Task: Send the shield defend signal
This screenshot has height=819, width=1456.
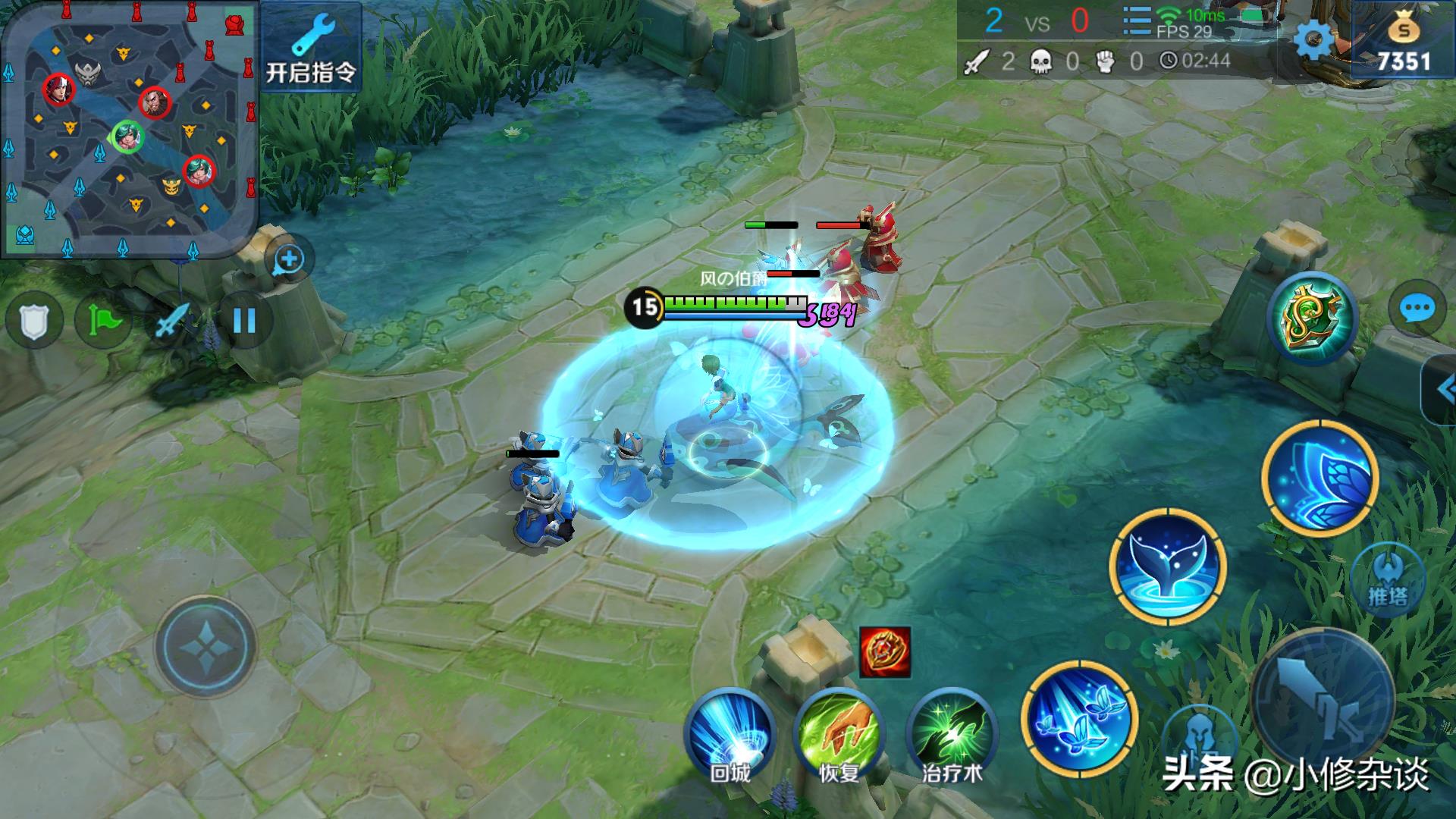Action: [x=33, y=322]
